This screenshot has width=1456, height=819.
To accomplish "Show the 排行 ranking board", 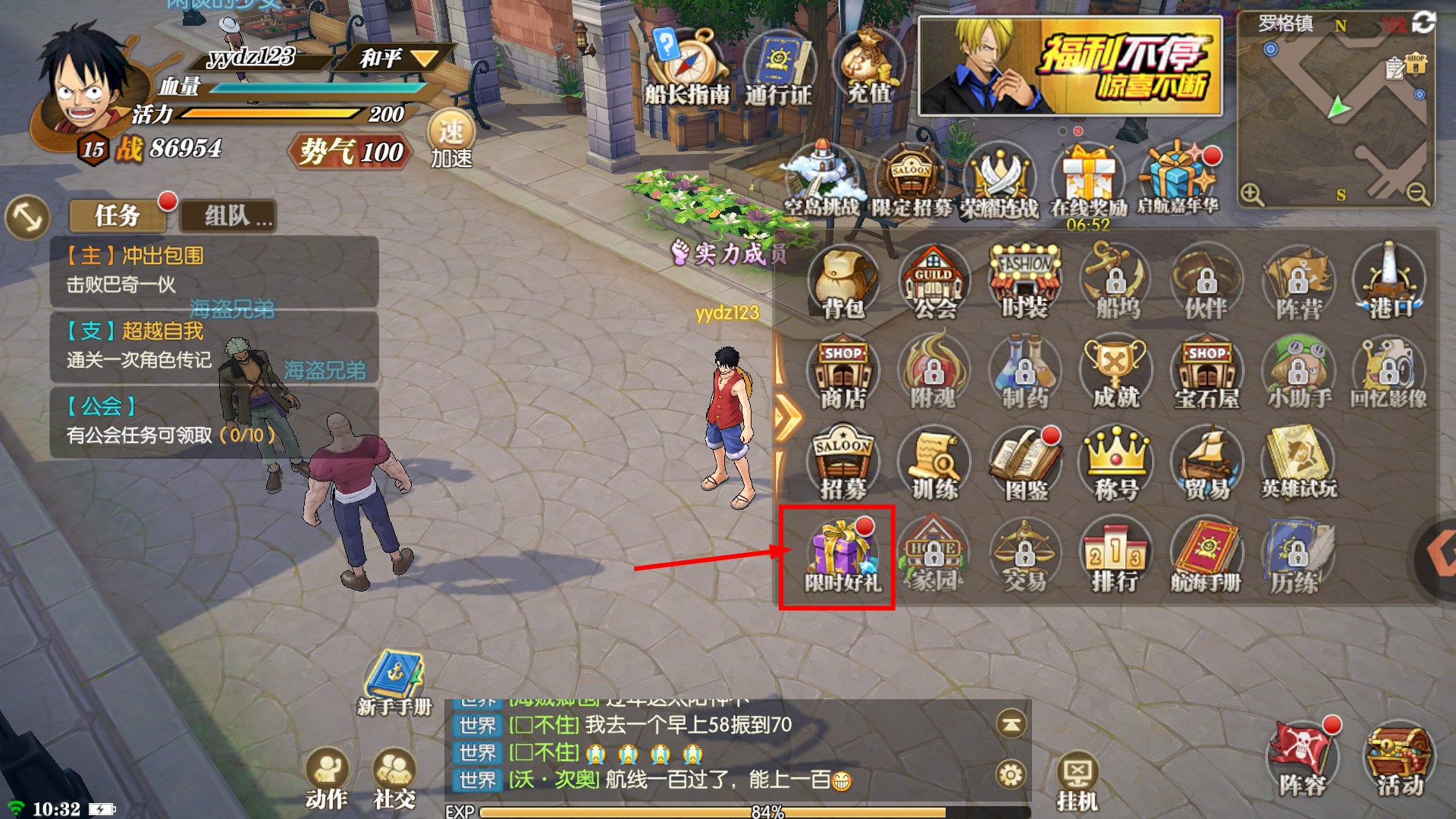I will pos(1115,557).
